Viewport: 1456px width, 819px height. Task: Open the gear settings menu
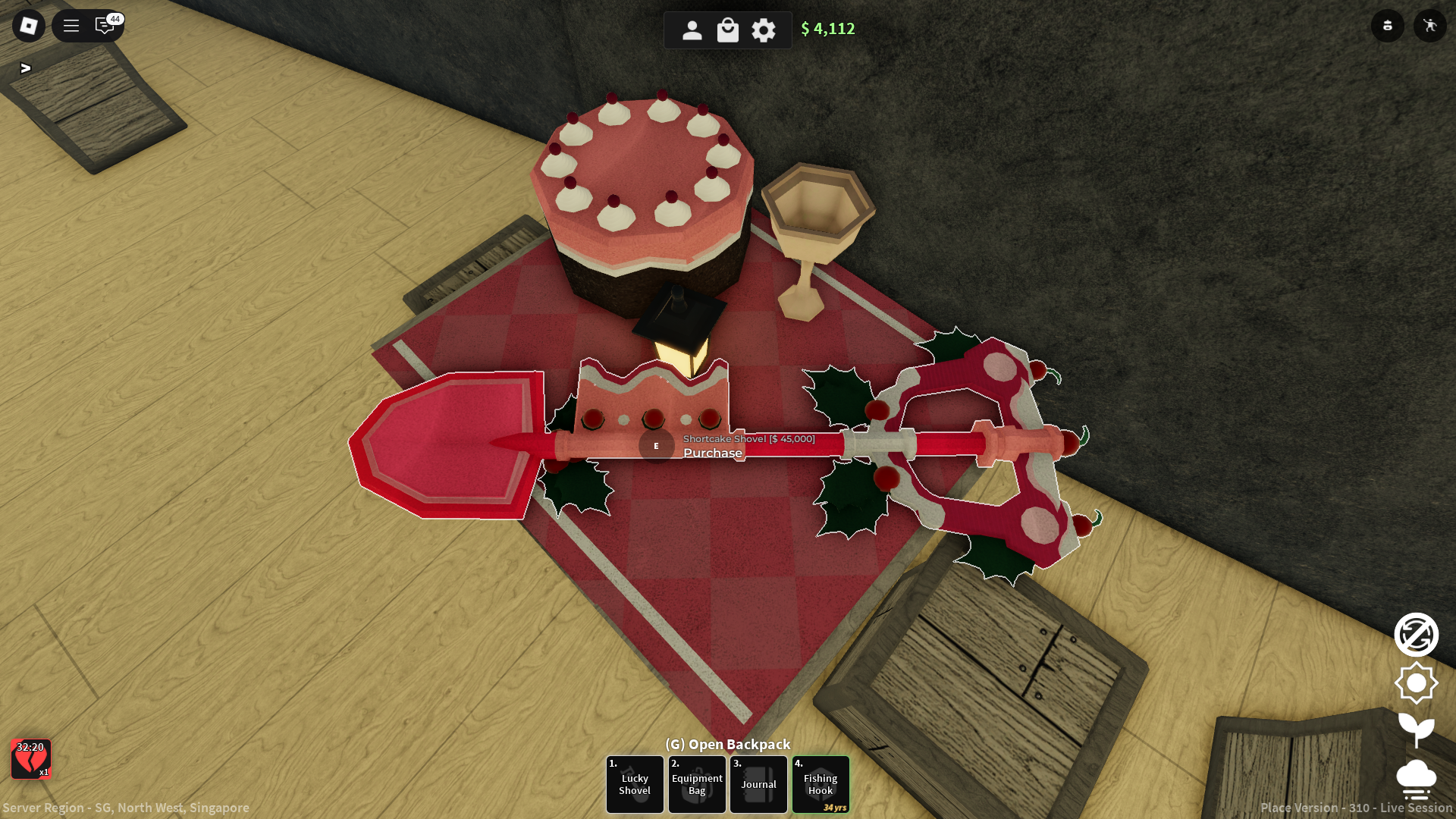click(764, 30)
